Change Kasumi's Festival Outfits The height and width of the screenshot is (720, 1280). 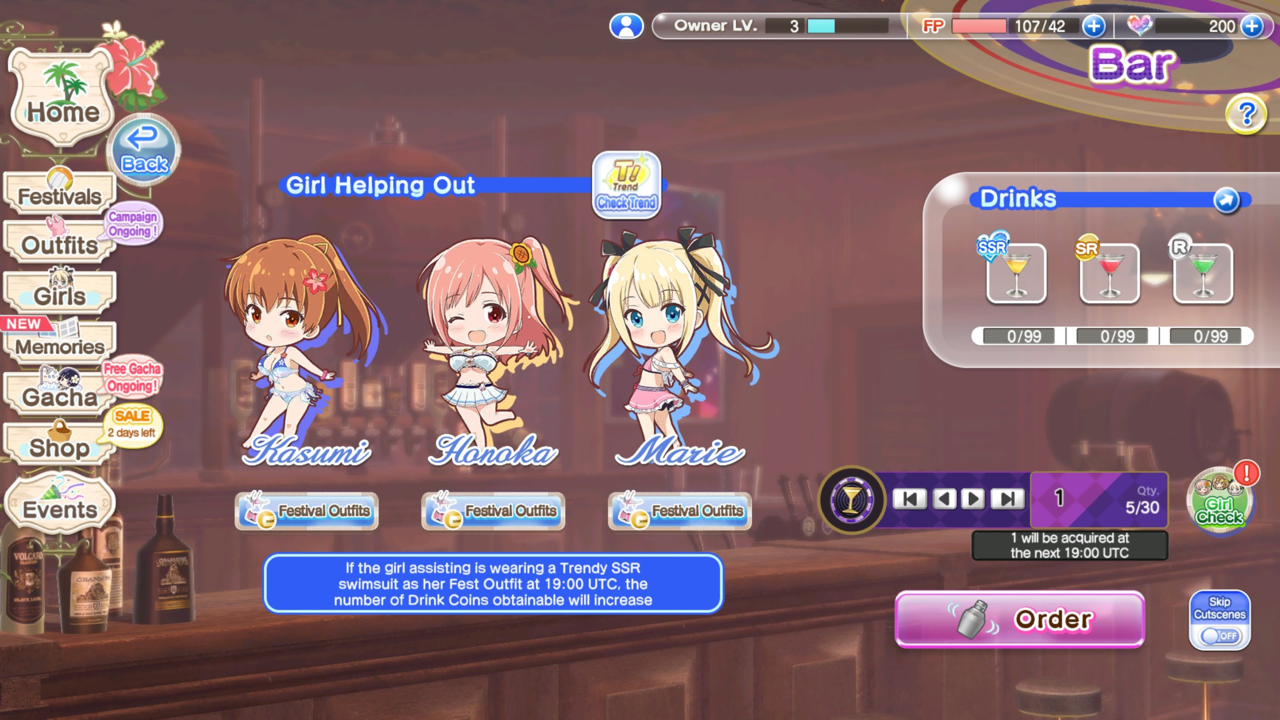pyautogui.click(x=307, y=511)
